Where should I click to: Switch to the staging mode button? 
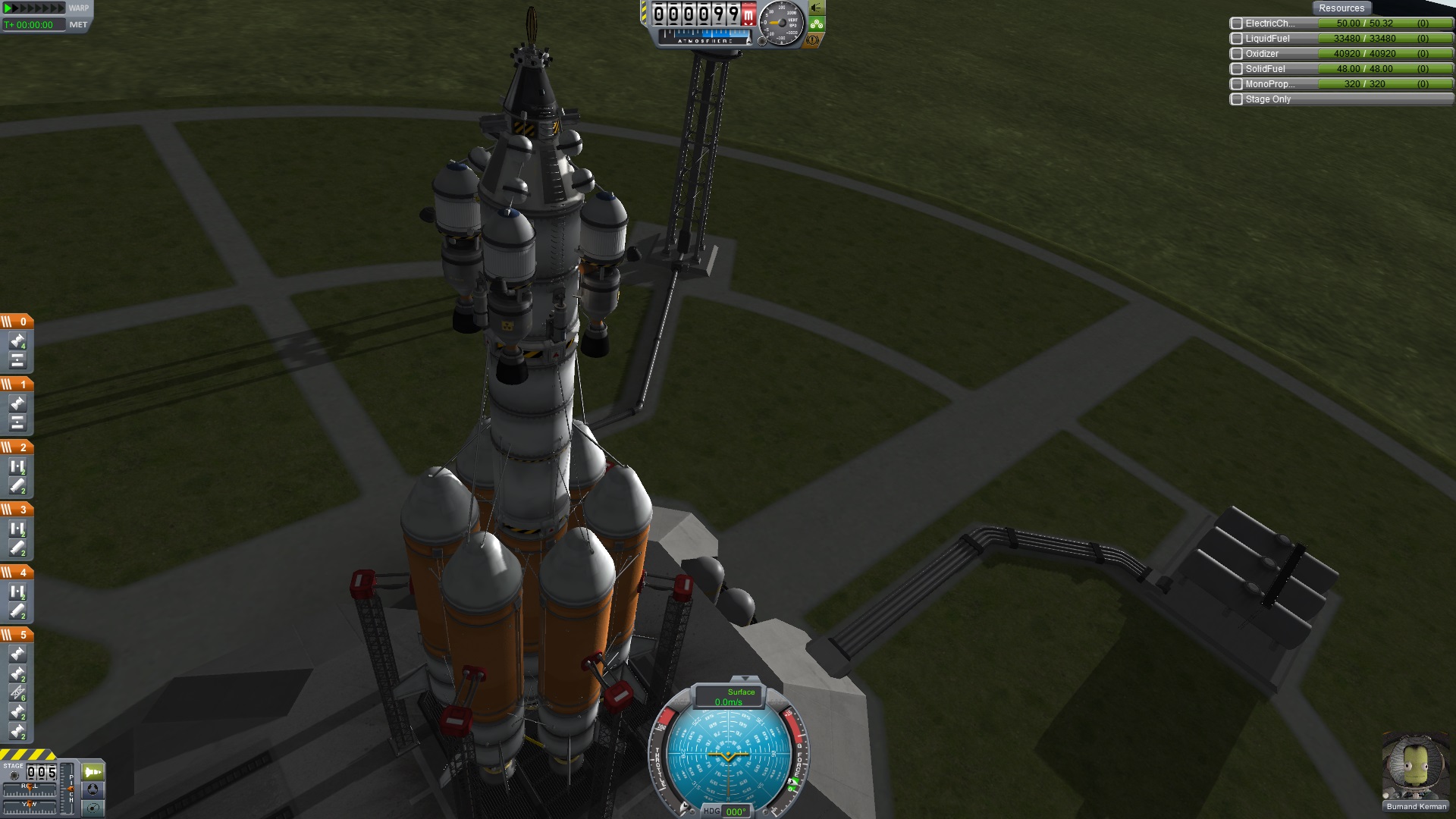pos(93,772)
